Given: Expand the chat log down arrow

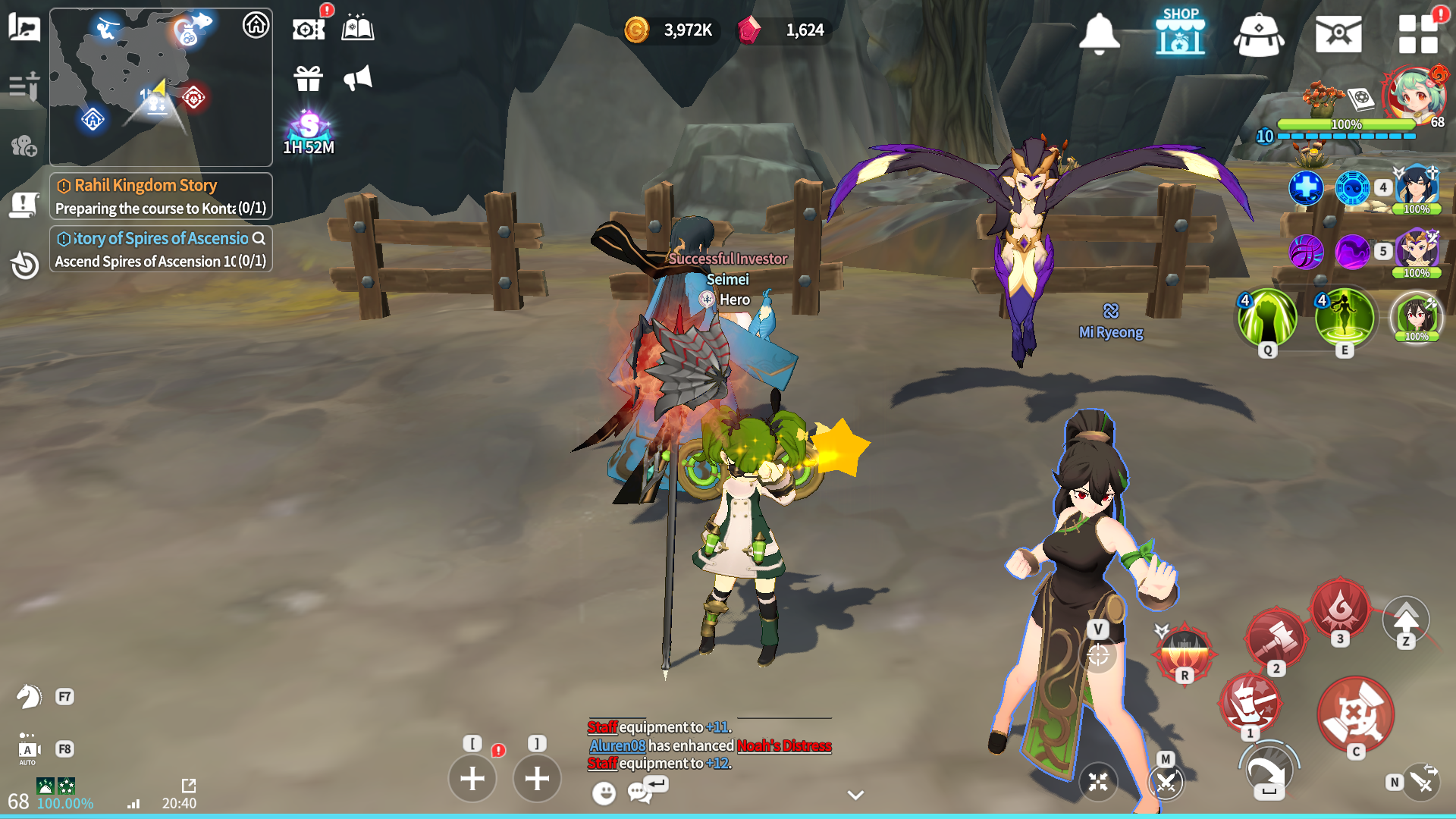Looking at the screenshot, I should (855, 795).
